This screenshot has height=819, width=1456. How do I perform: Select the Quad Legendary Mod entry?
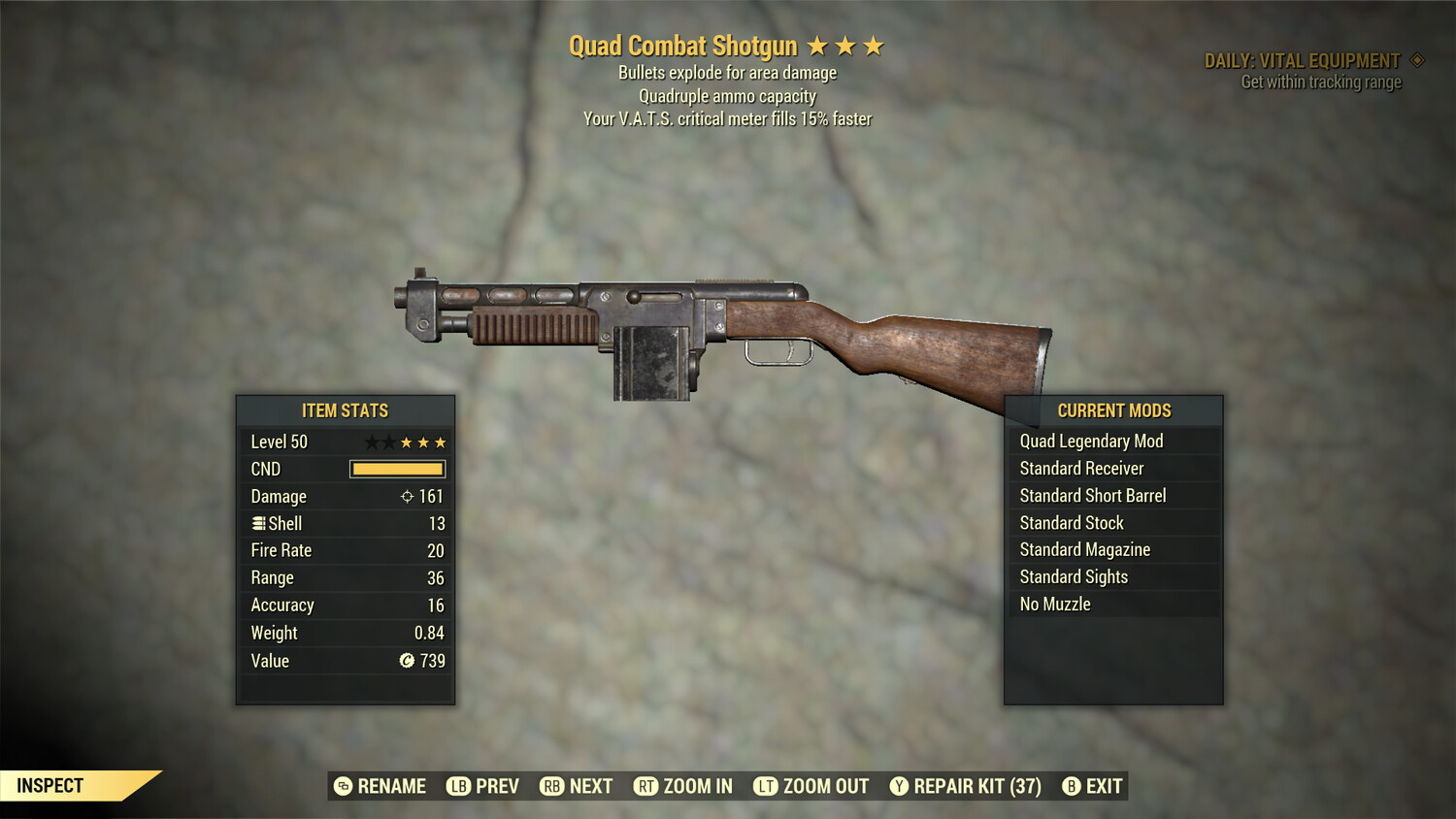point(1090,441)
